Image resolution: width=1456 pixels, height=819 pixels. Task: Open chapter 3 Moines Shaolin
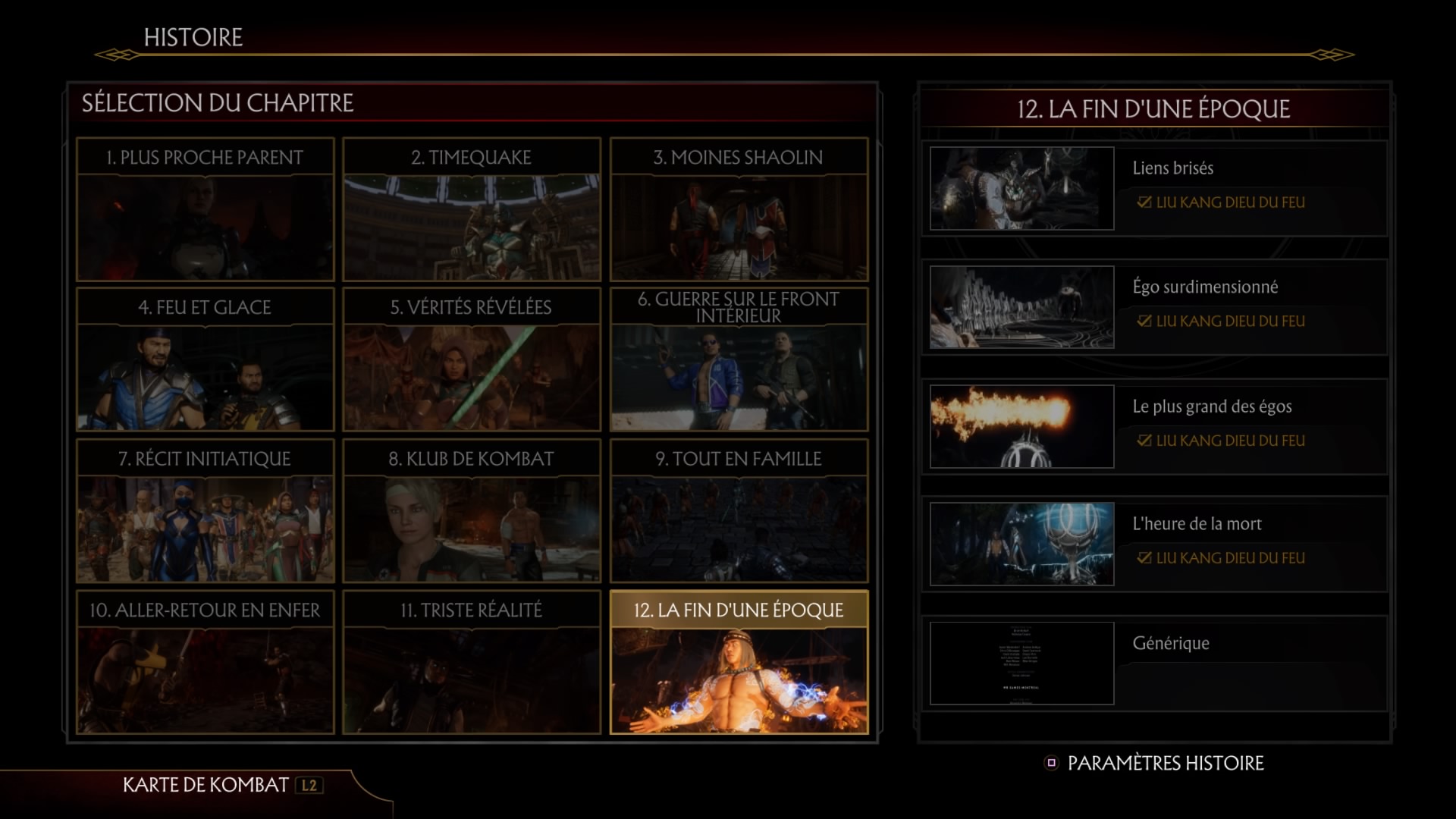point(739,209)
